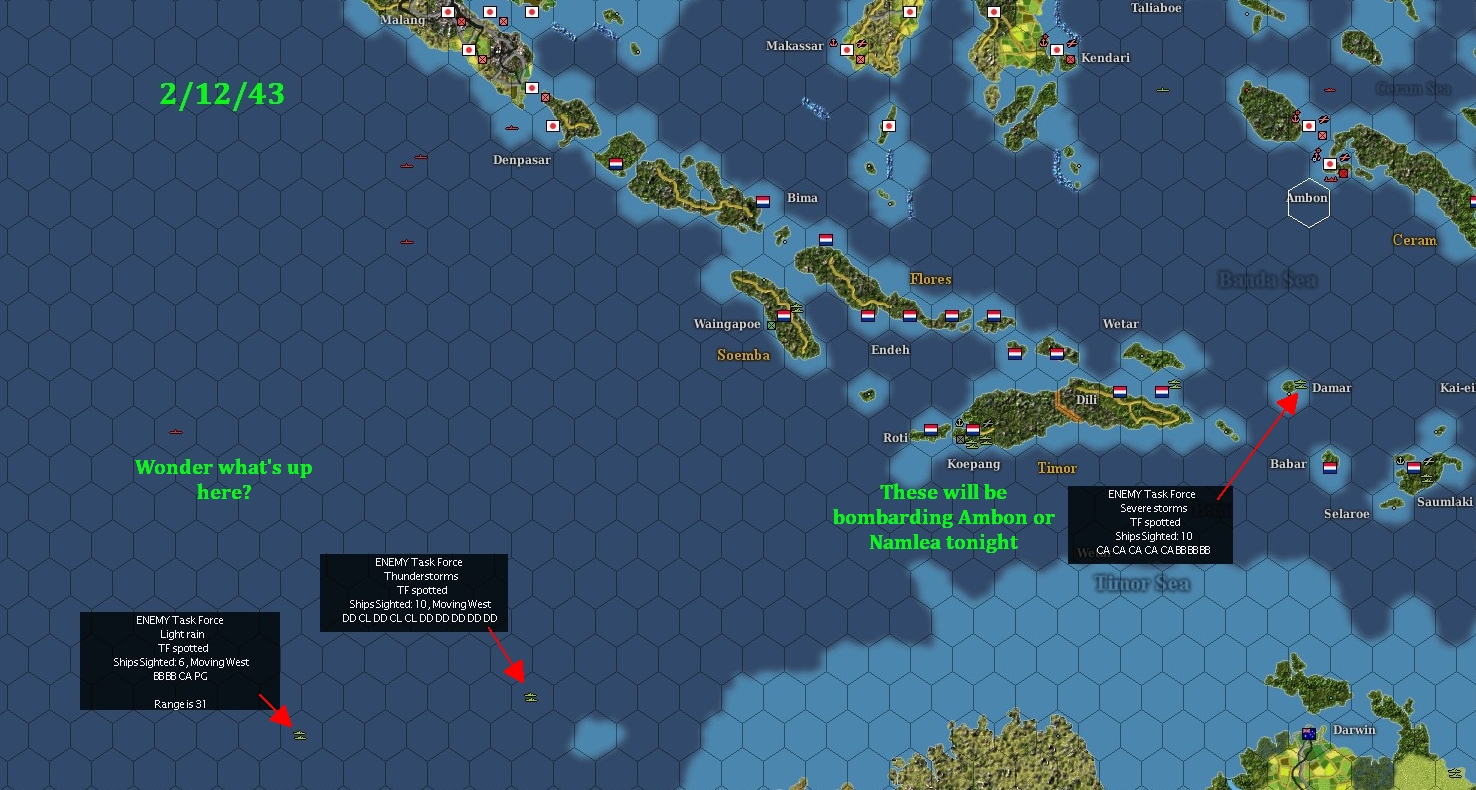The height and width of the screenshot is (790, 1476).
Task: Select the green Allied submarine icon southeast of Kendari
Action: pos(1161,89)
